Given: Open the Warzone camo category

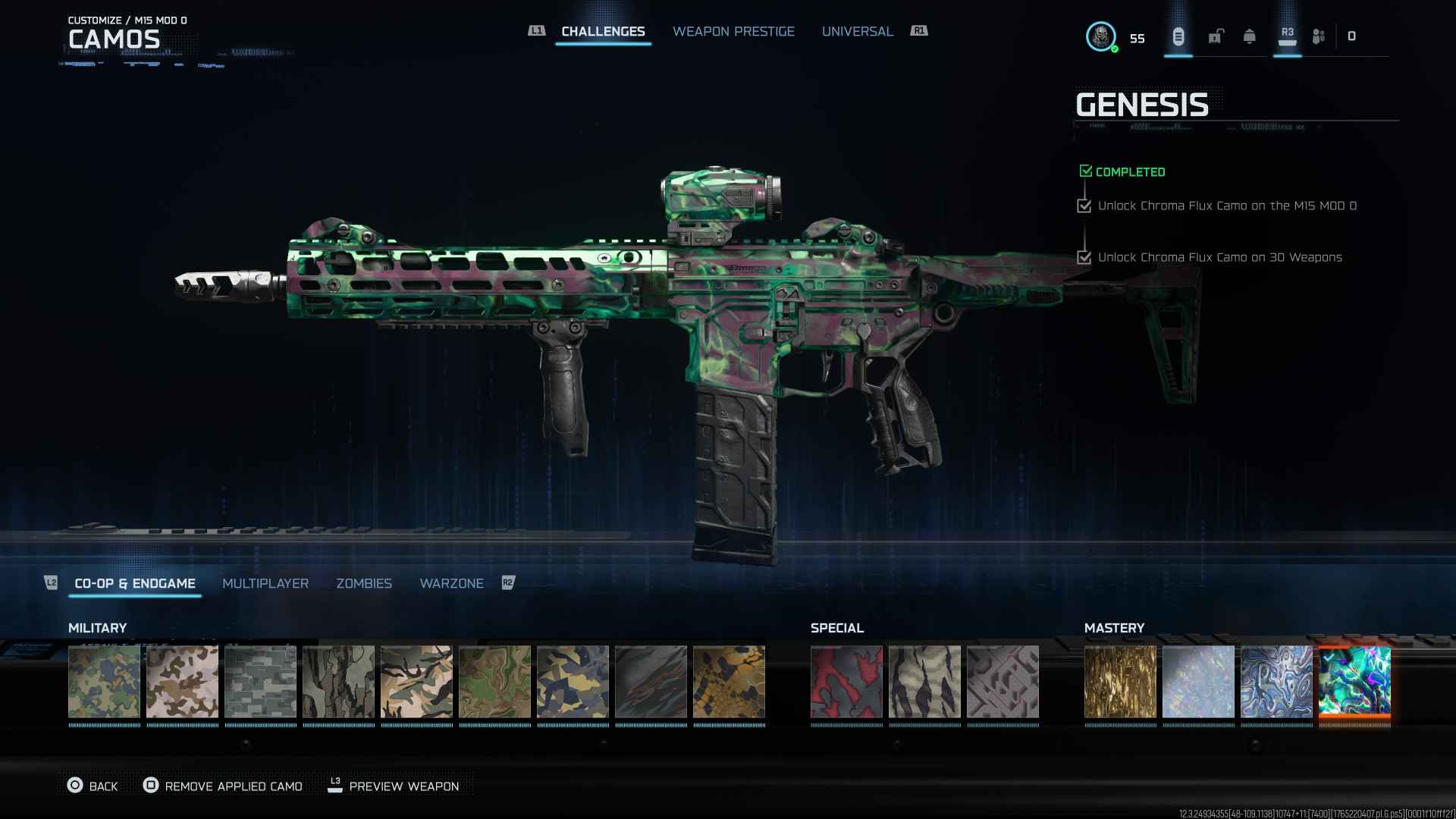Looking at the screenshot, I should coord(451,583).
